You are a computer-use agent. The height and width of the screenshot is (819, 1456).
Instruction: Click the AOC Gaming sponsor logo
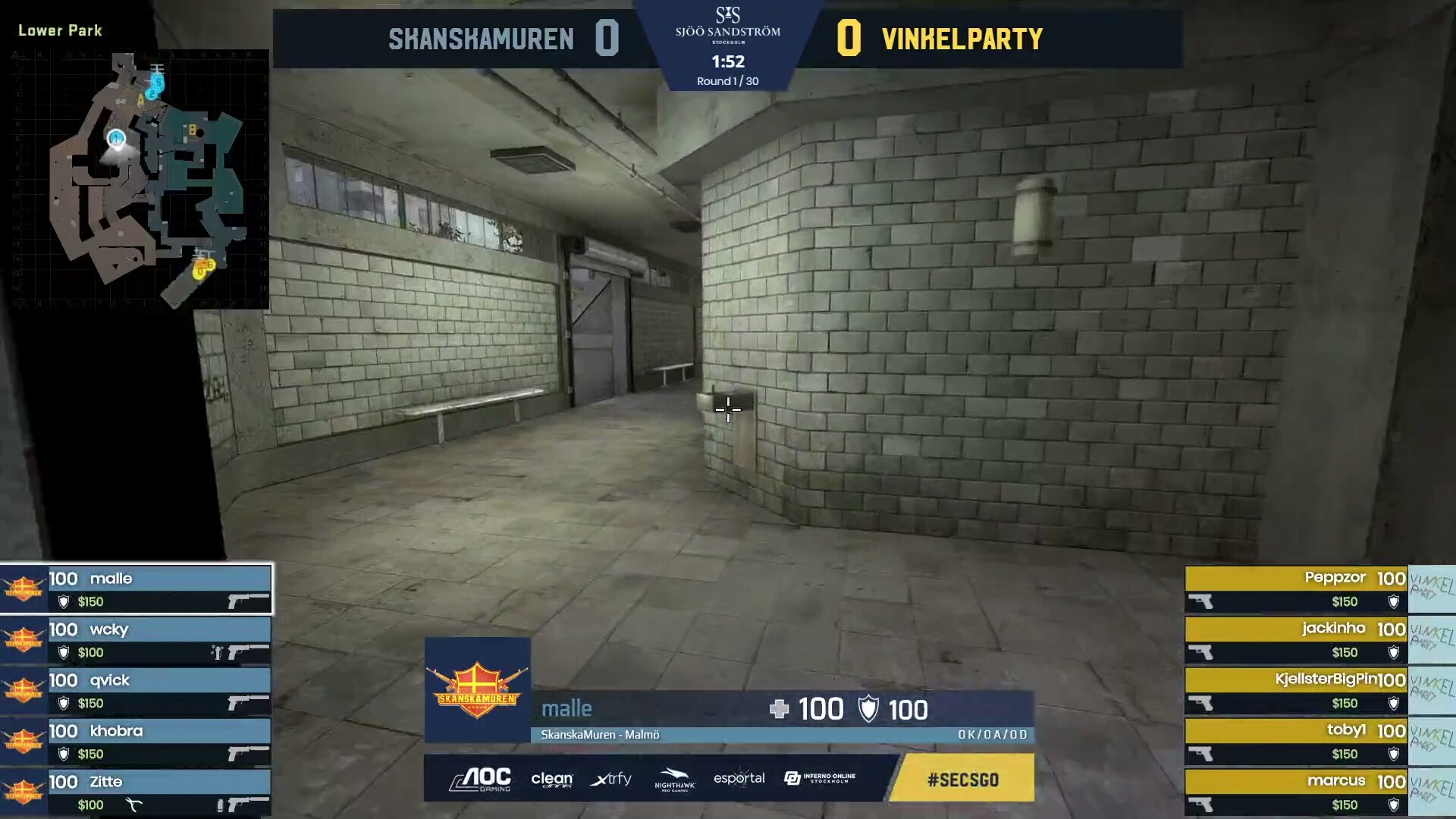(x=481, y=779)
